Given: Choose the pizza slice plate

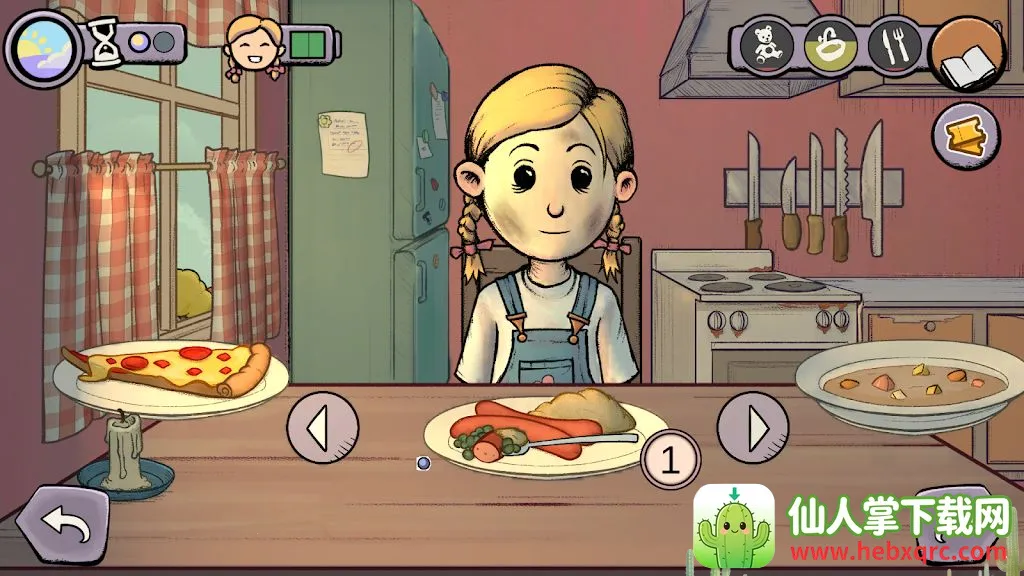Looking at the screenshot, I should click(x=170, y=372).
